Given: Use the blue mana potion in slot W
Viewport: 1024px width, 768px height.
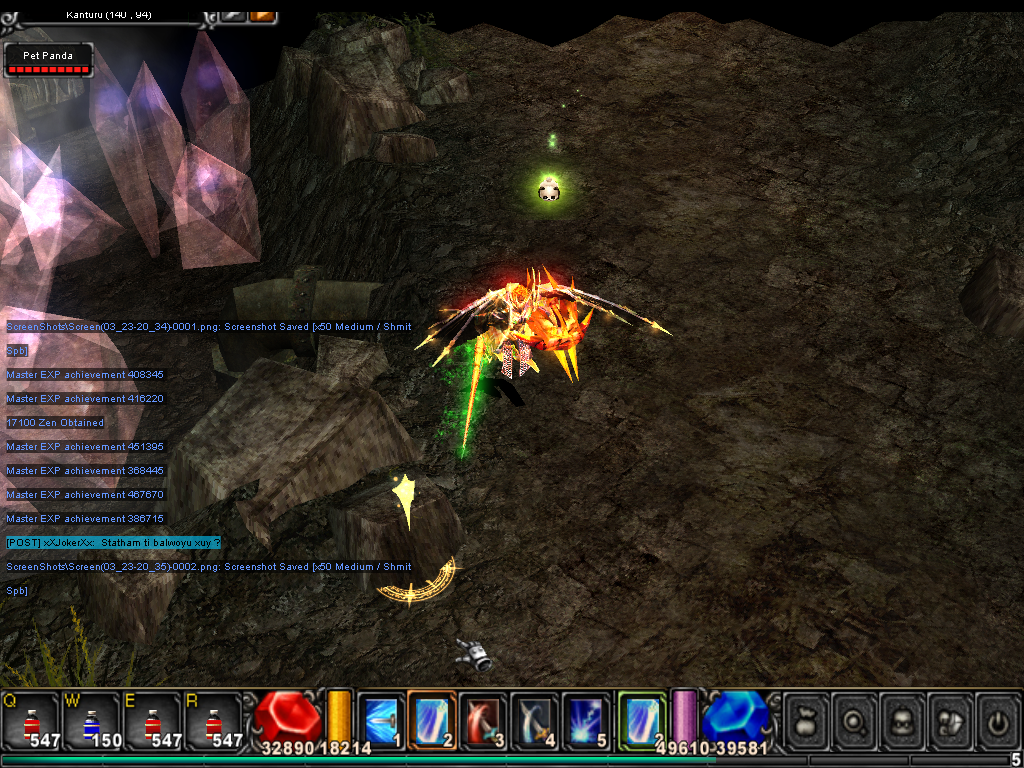Looking at the screenshot, I should click(x=92, y=720).
